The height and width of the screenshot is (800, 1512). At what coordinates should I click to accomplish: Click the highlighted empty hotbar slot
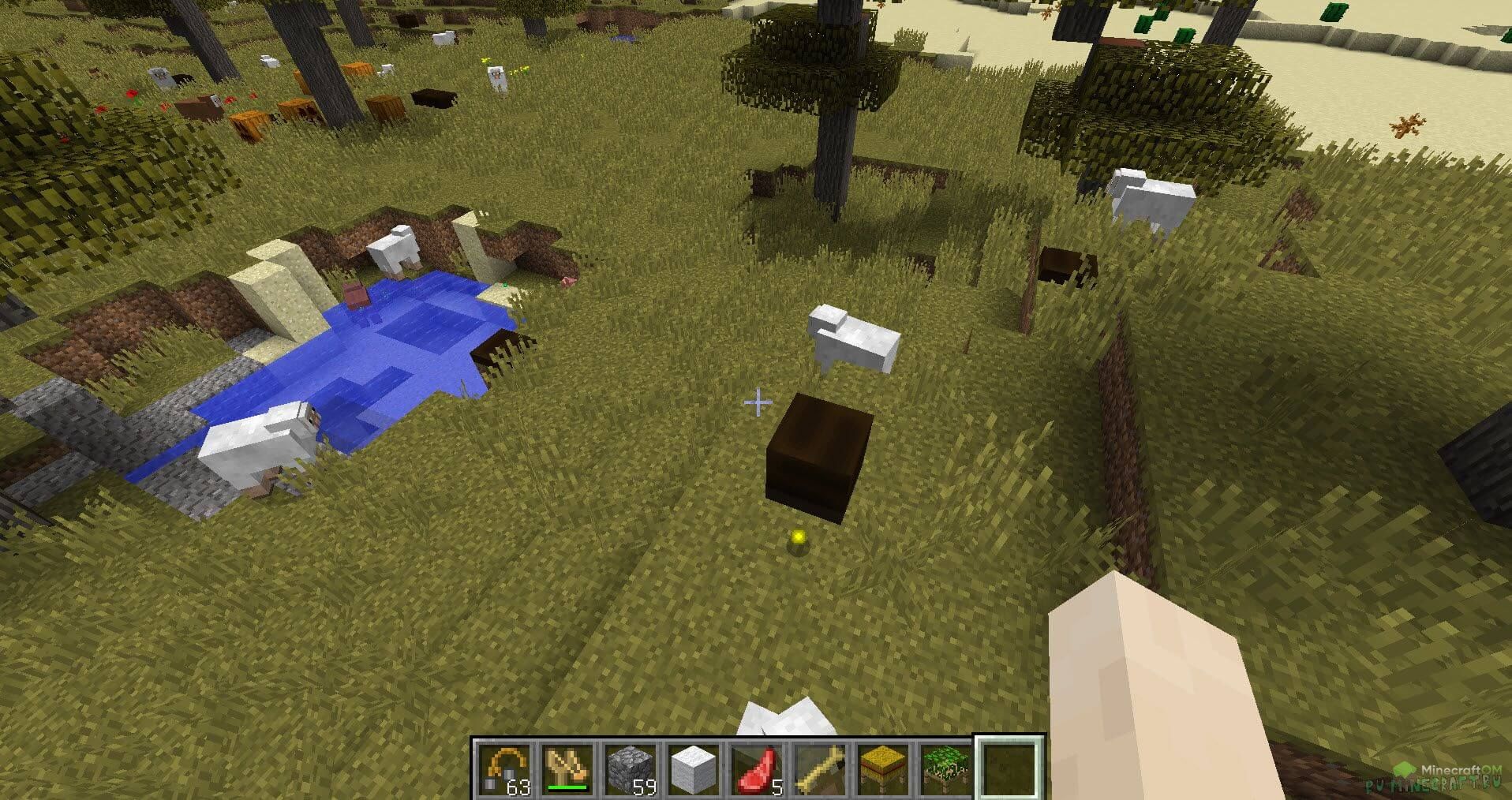[1010, 769]
